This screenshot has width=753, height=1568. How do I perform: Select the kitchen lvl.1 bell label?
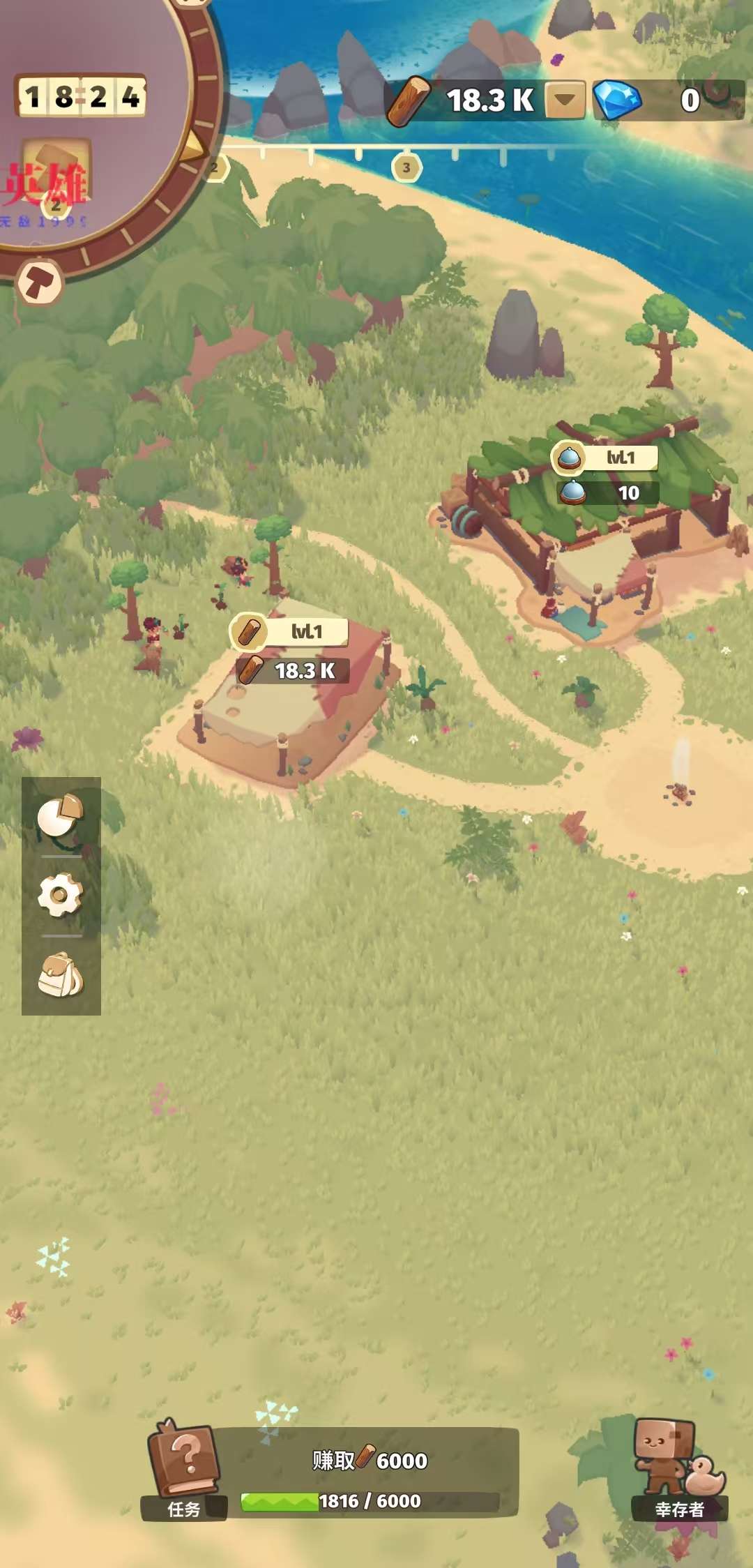pos(604,458)
